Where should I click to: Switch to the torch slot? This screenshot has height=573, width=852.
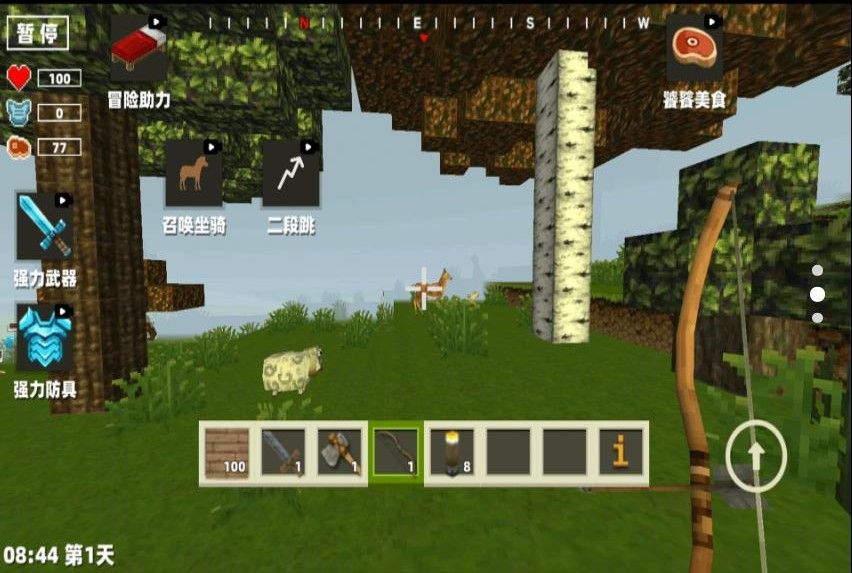point(452,453)
